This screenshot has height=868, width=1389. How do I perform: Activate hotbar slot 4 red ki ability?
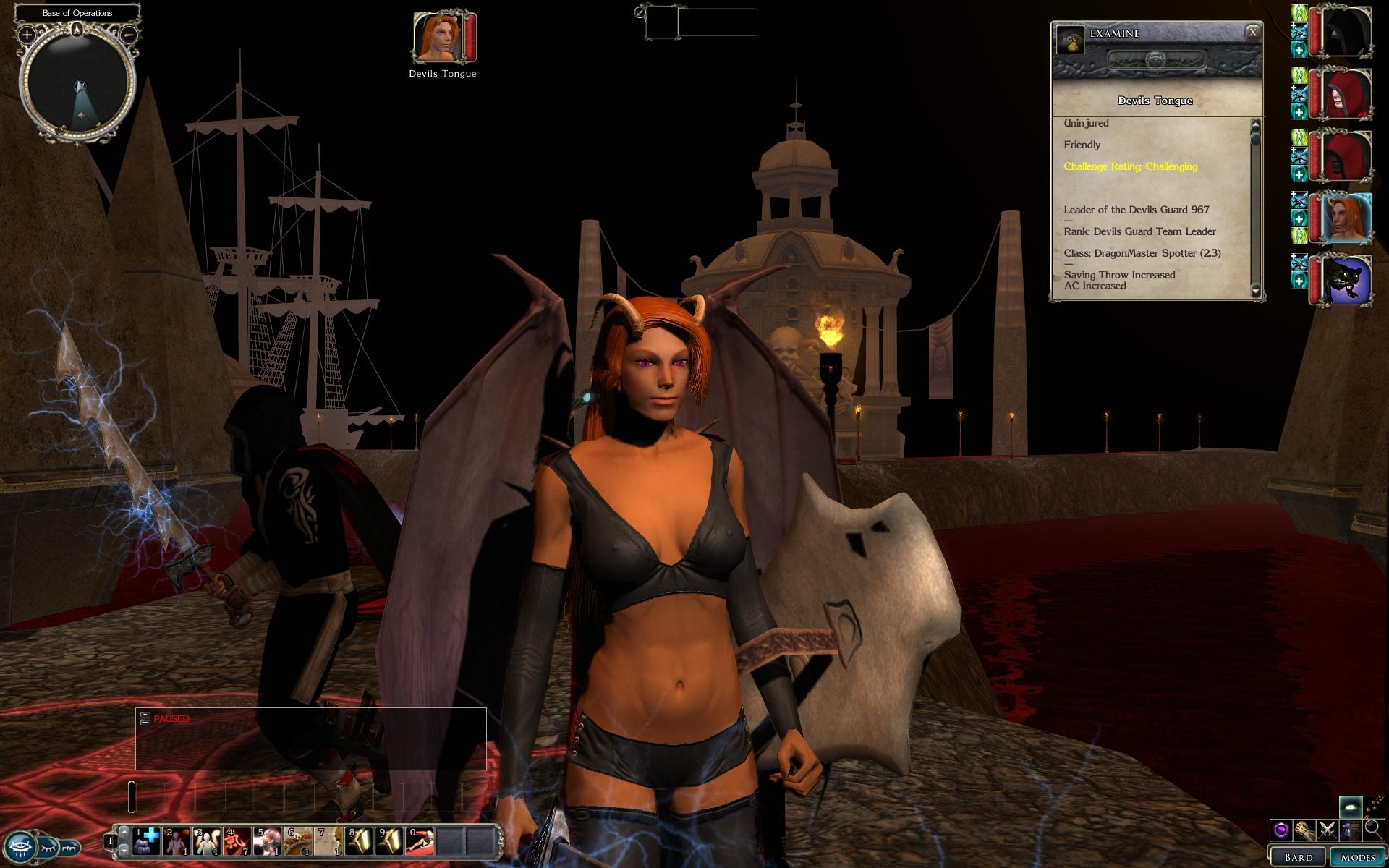point(237,841)
